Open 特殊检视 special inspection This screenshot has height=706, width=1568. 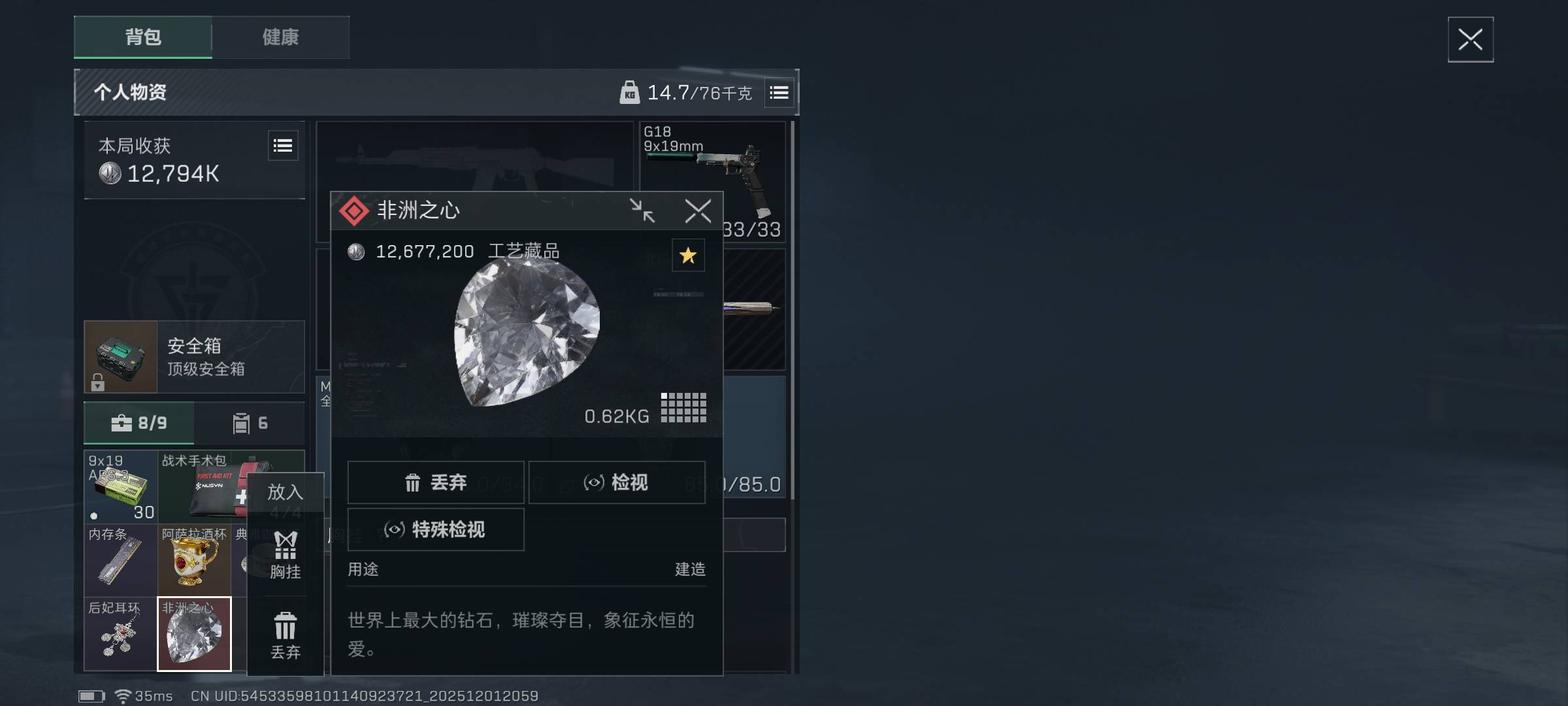[x=436, y=530]
